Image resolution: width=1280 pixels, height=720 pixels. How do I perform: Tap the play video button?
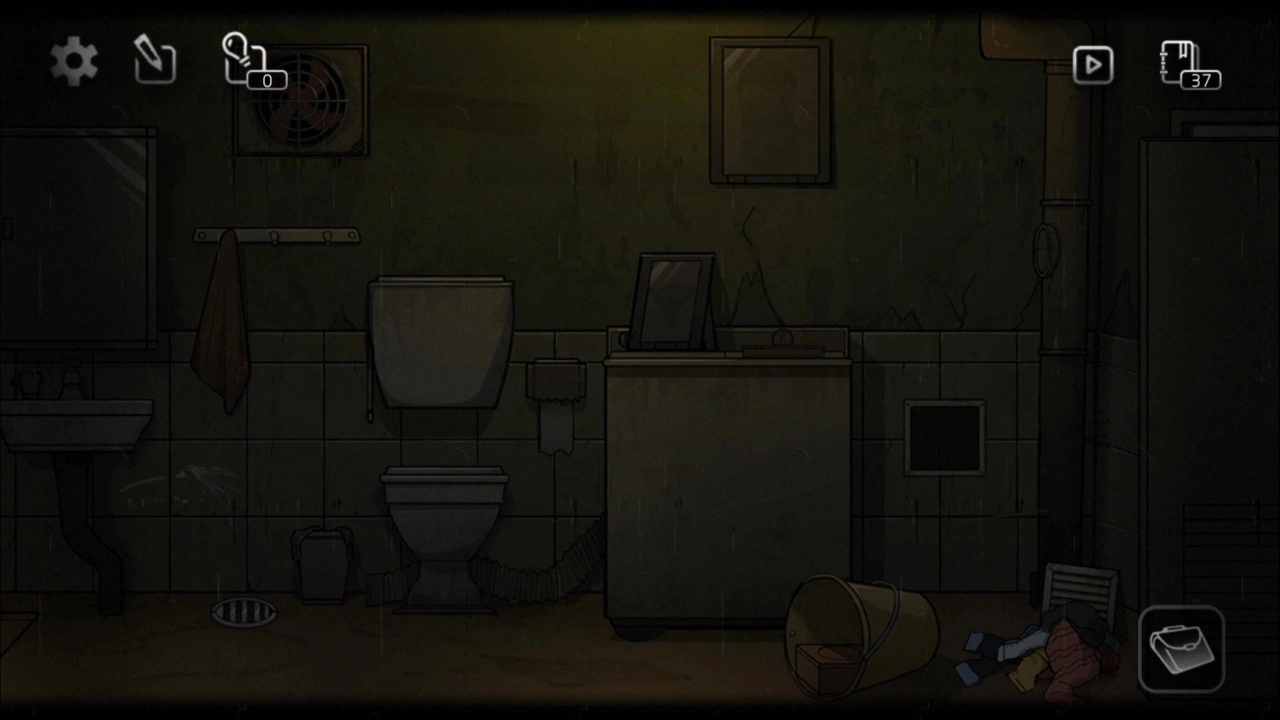tap(1092, 65)
